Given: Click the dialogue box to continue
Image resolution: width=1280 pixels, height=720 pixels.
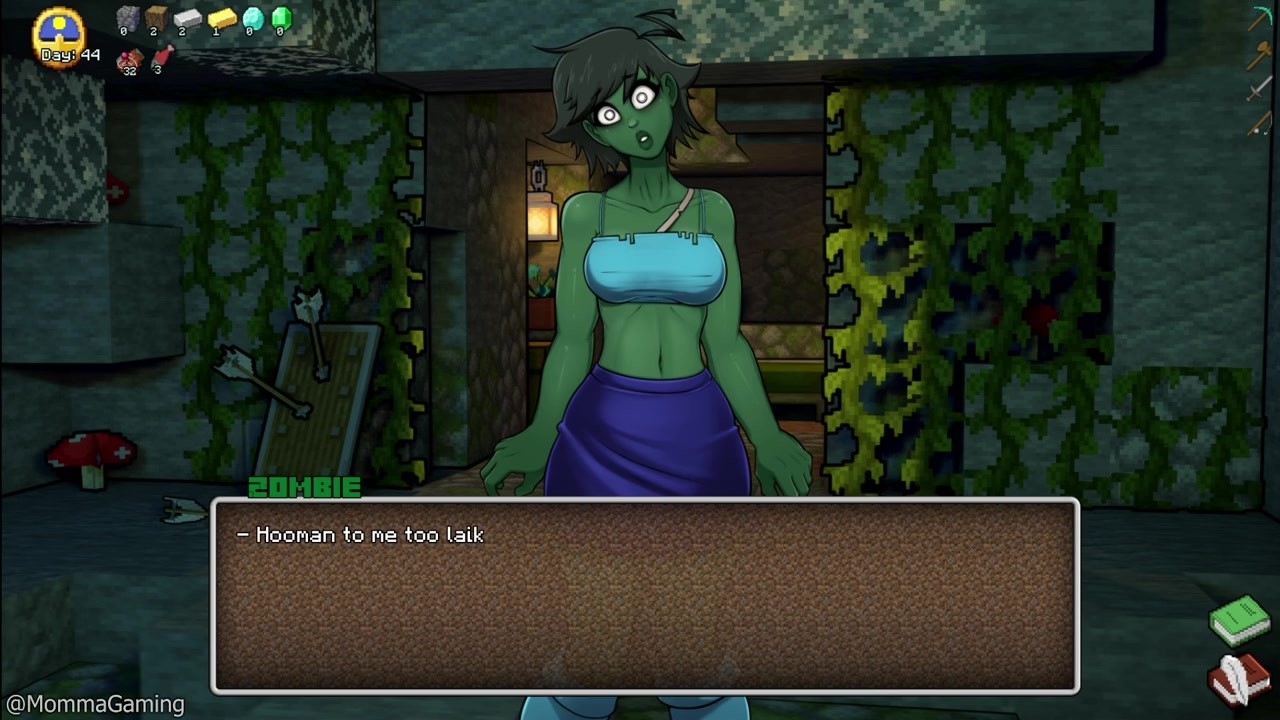Looking at the screenshot, I should pos(645,596).
